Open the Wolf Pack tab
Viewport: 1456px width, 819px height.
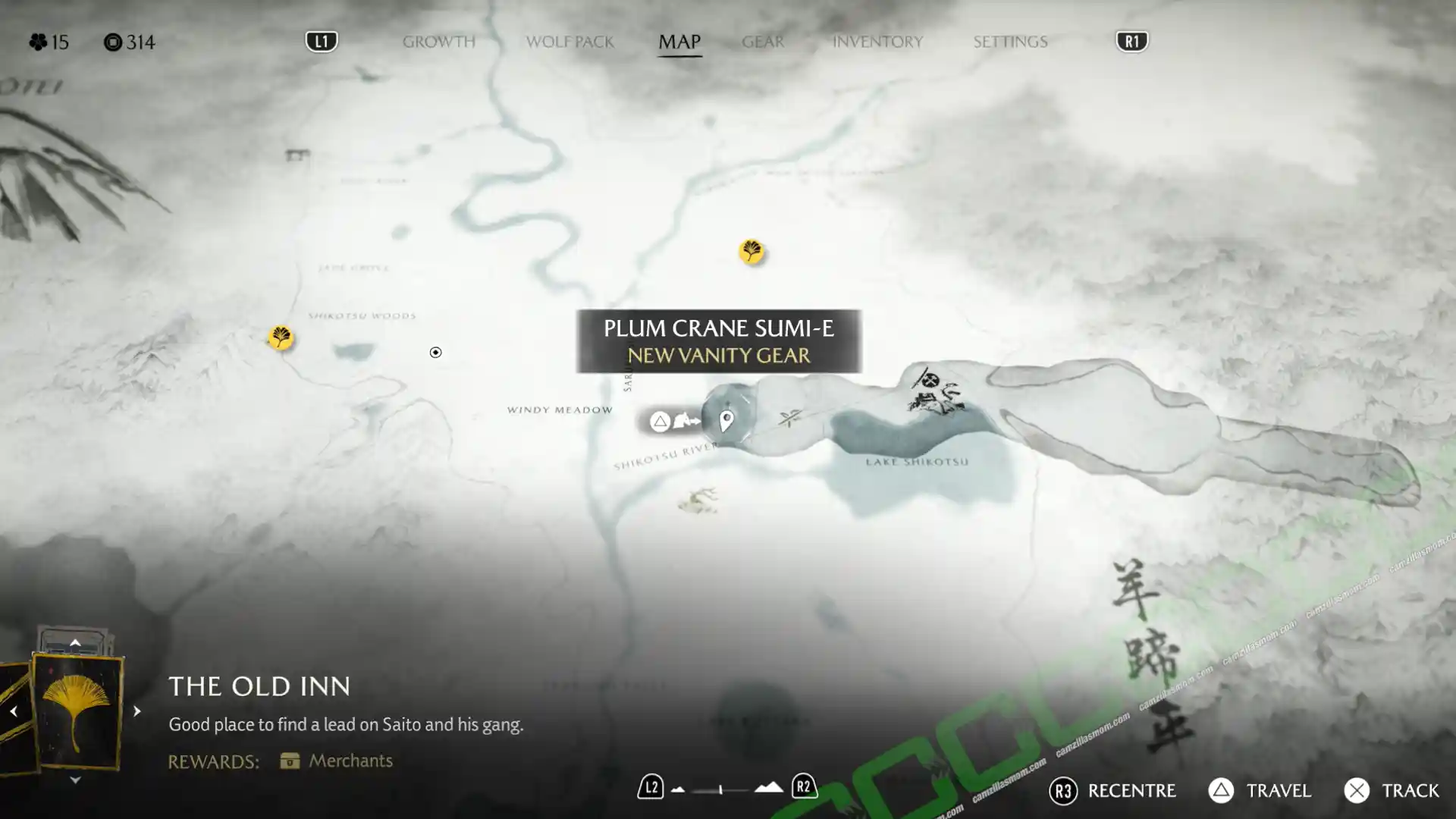(570, 42)
